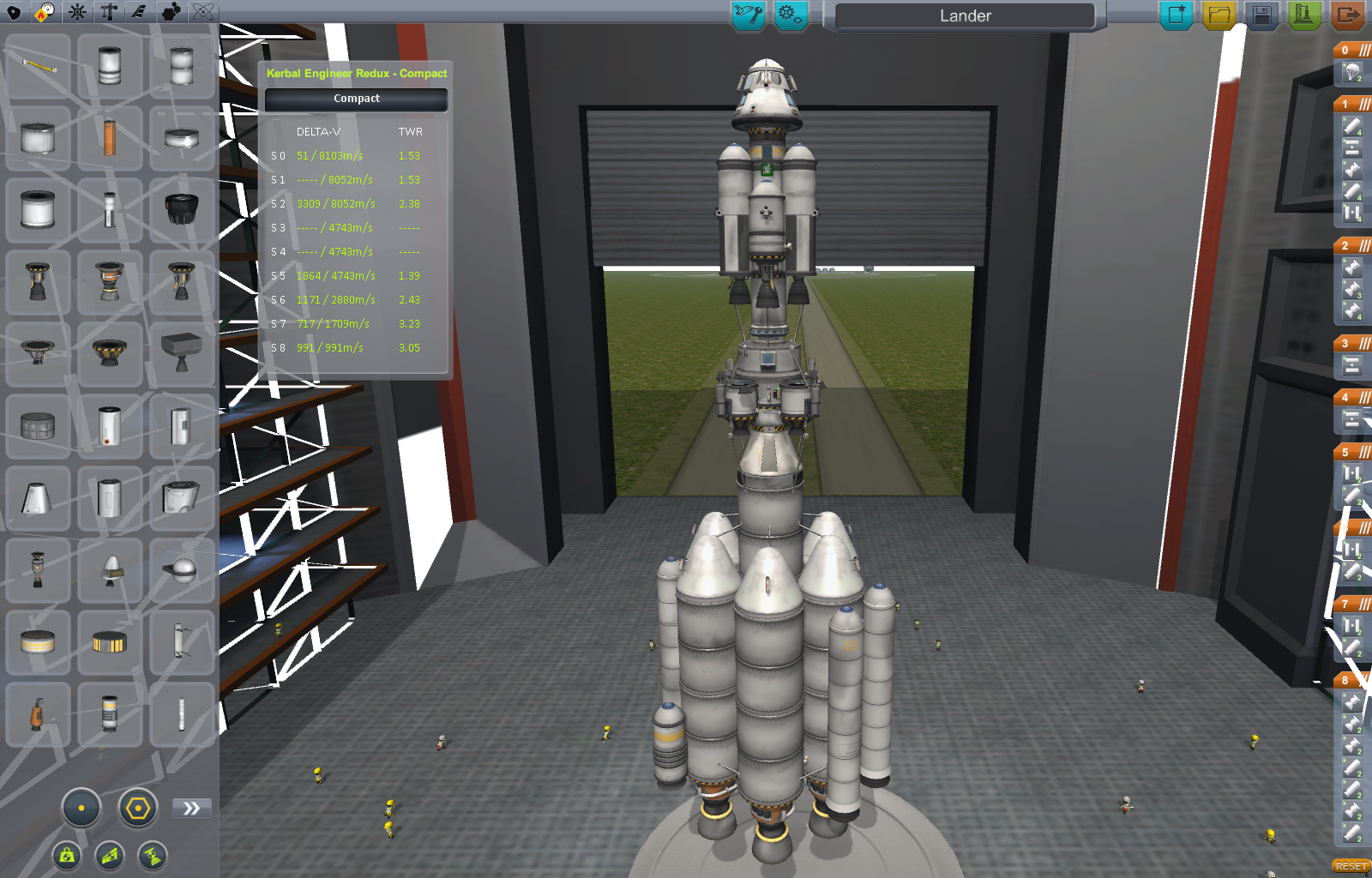The width and height of the screenshot is (1372, 878).
Task: Open the load craft folder button
Action: pos(1219,15)
